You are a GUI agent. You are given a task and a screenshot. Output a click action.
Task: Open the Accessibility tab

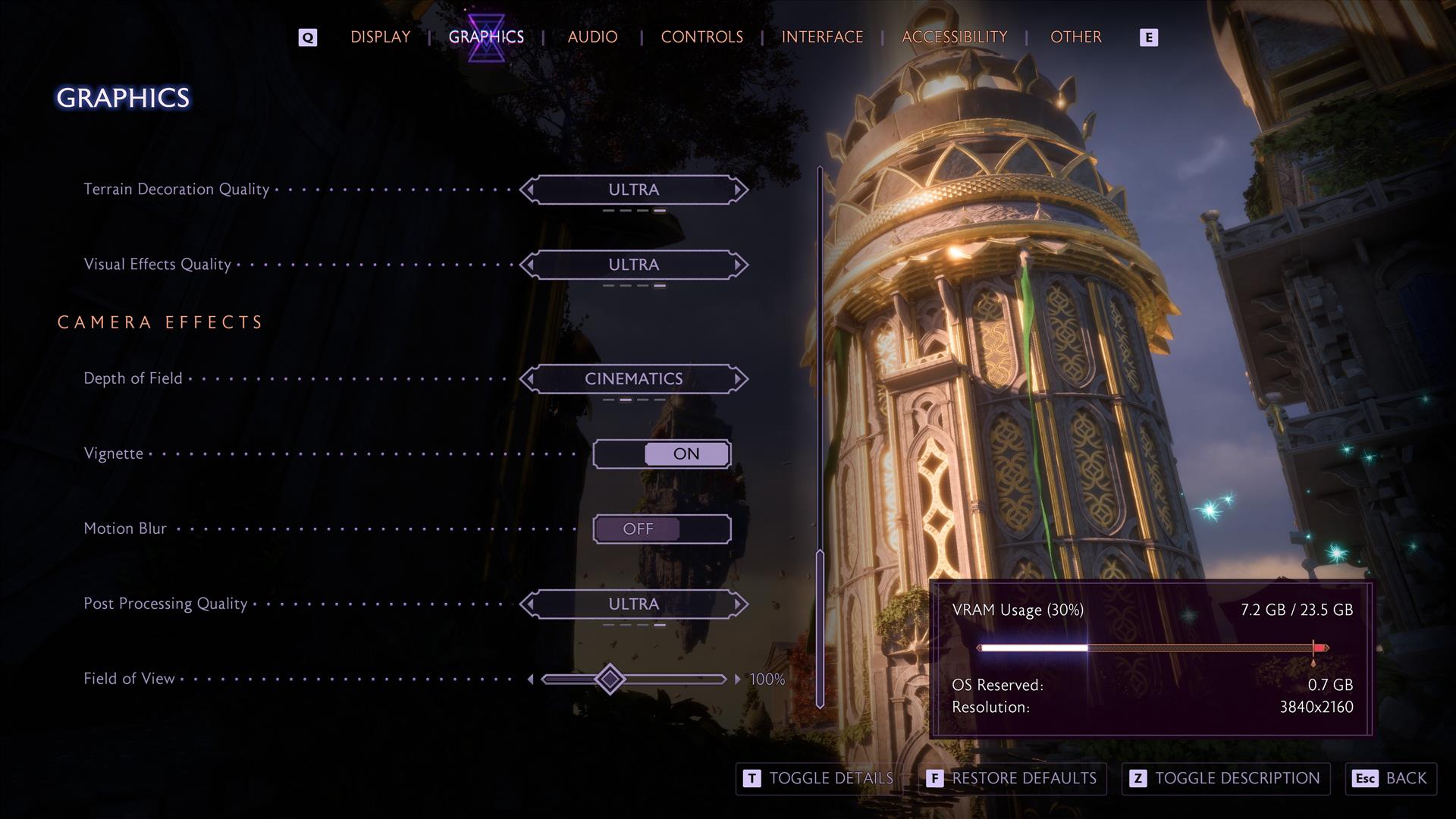954,37
